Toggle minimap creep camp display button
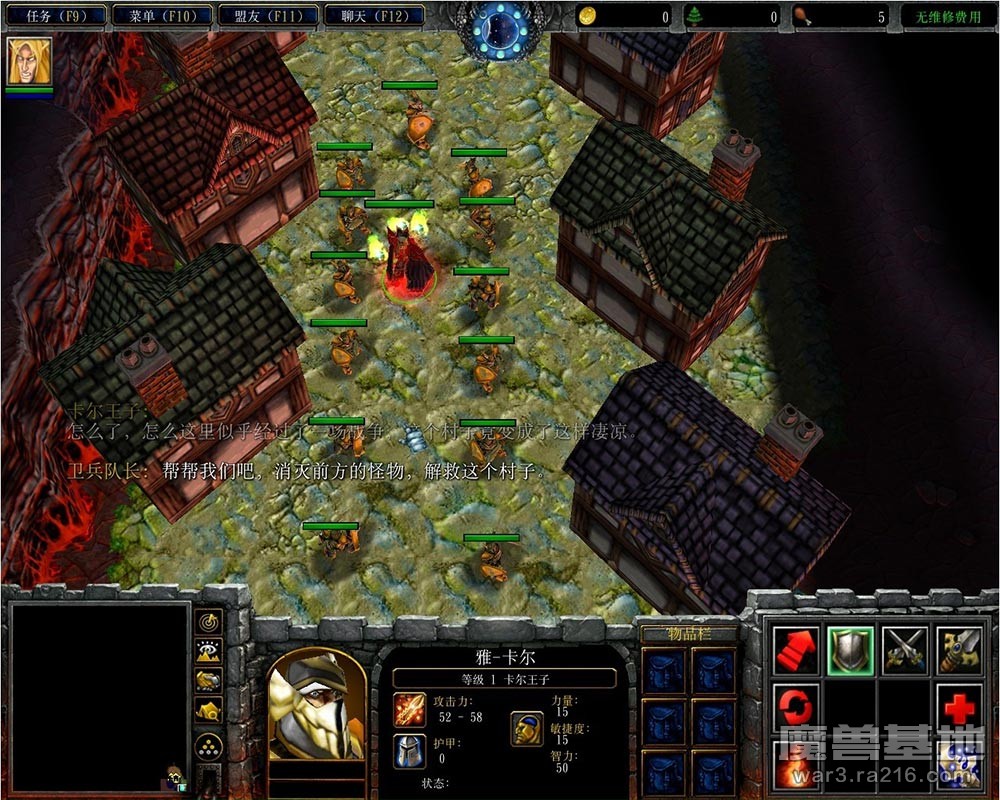Image resolution: width=1000 pixels, height=800 pixels. click(x=208, y=711)
